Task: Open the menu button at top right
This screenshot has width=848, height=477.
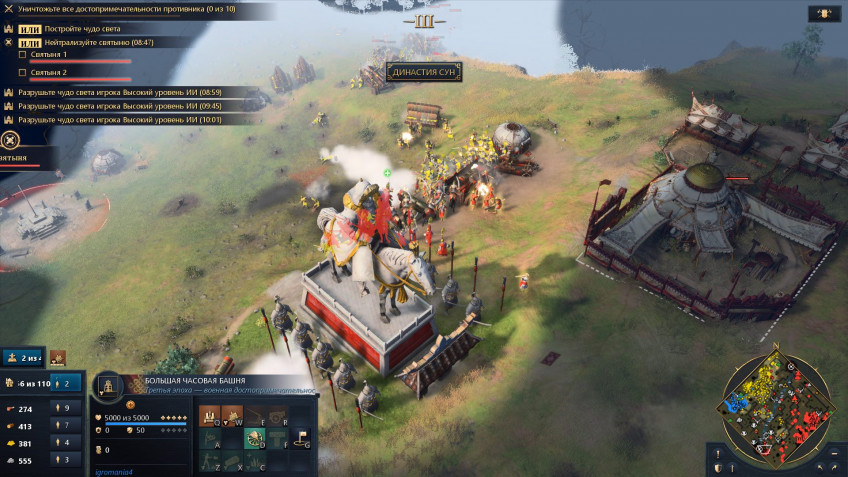Action: click(x=824, y=14)
